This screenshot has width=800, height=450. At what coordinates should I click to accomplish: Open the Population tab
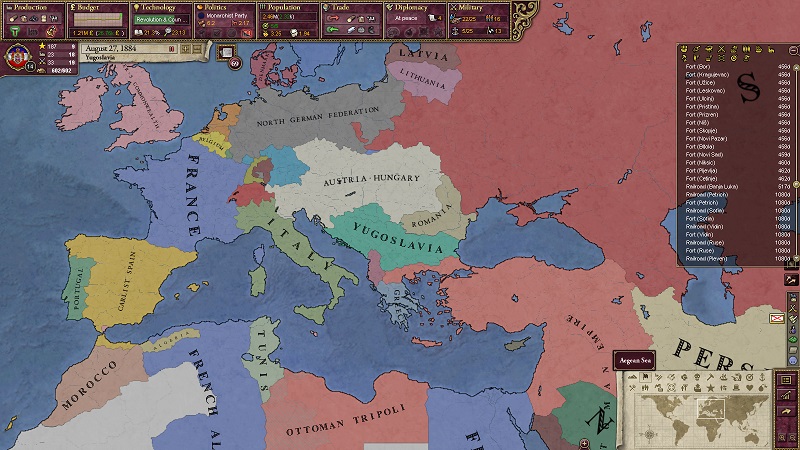click(x=288, y=7)
